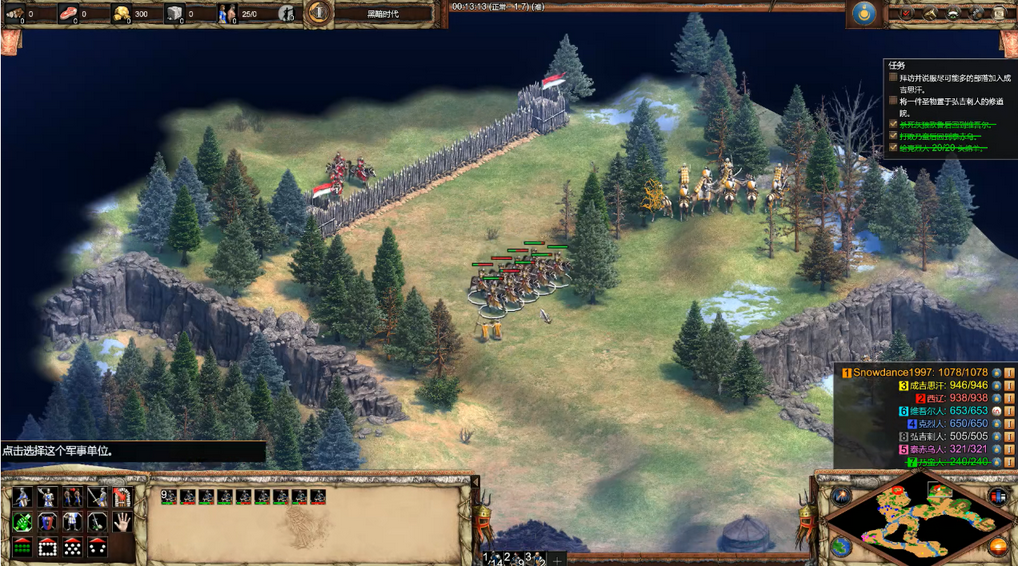Select the line formation green dots button
1018x566 pixels.
(x=22, y=547)
